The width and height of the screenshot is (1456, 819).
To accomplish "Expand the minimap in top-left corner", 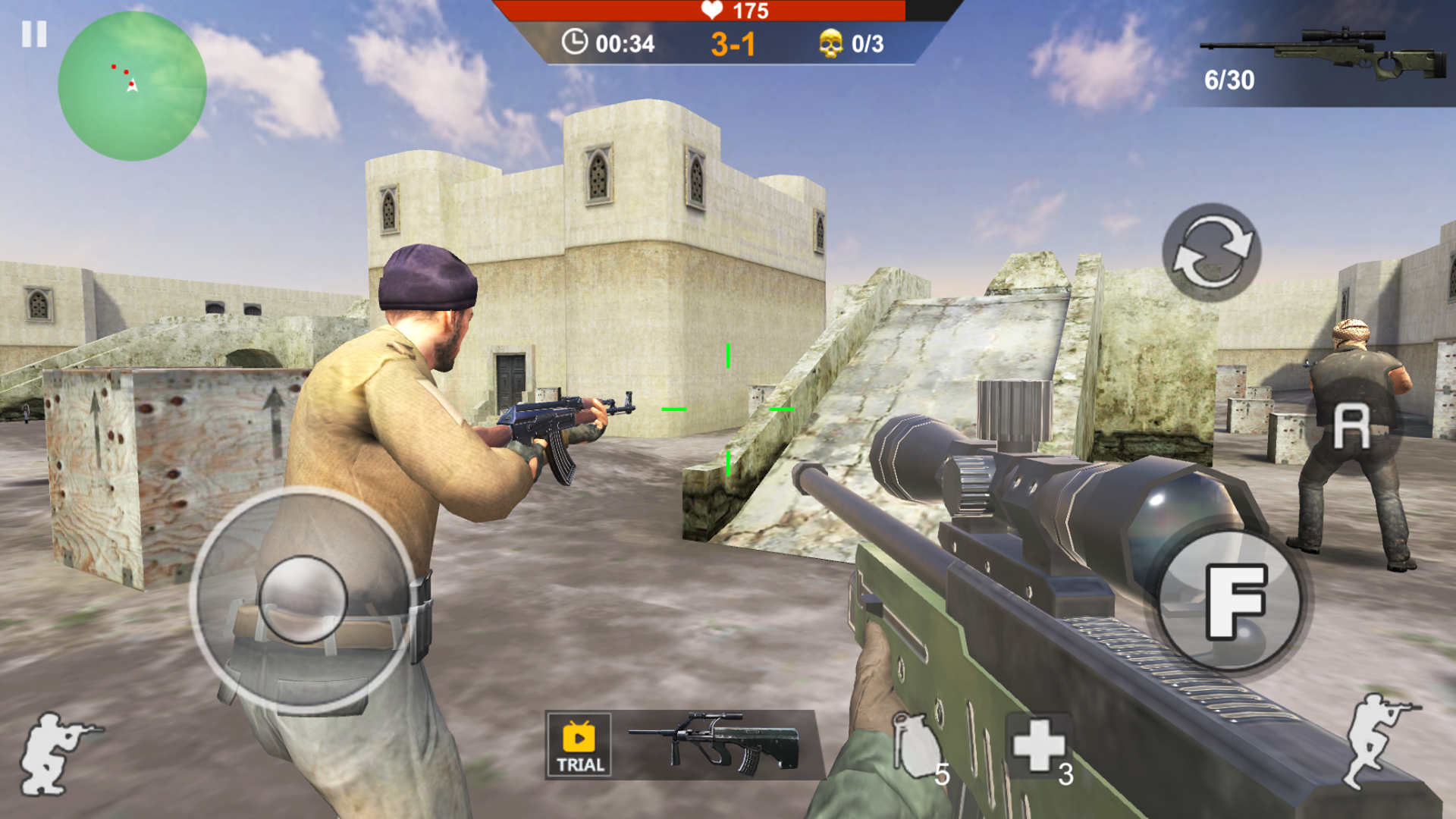I will 133,87.
